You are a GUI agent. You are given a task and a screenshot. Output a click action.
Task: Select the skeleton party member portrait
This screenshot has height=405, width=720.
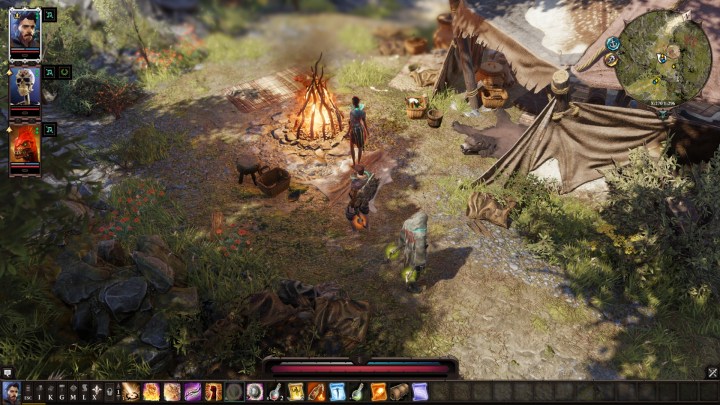point(25,86)
